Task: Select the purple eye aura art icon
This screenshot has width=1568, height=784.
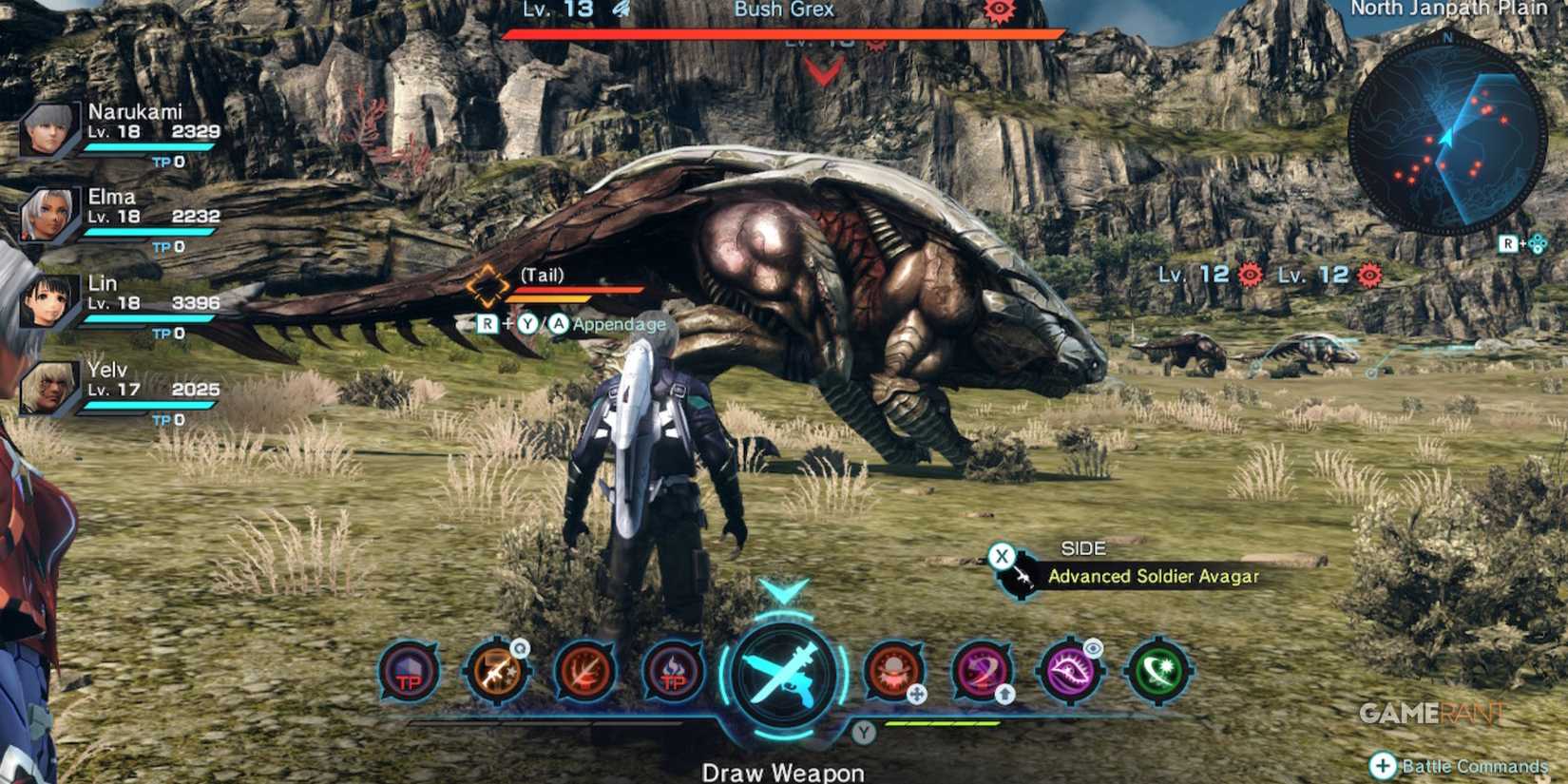Action: click(x=1071, y=671)
